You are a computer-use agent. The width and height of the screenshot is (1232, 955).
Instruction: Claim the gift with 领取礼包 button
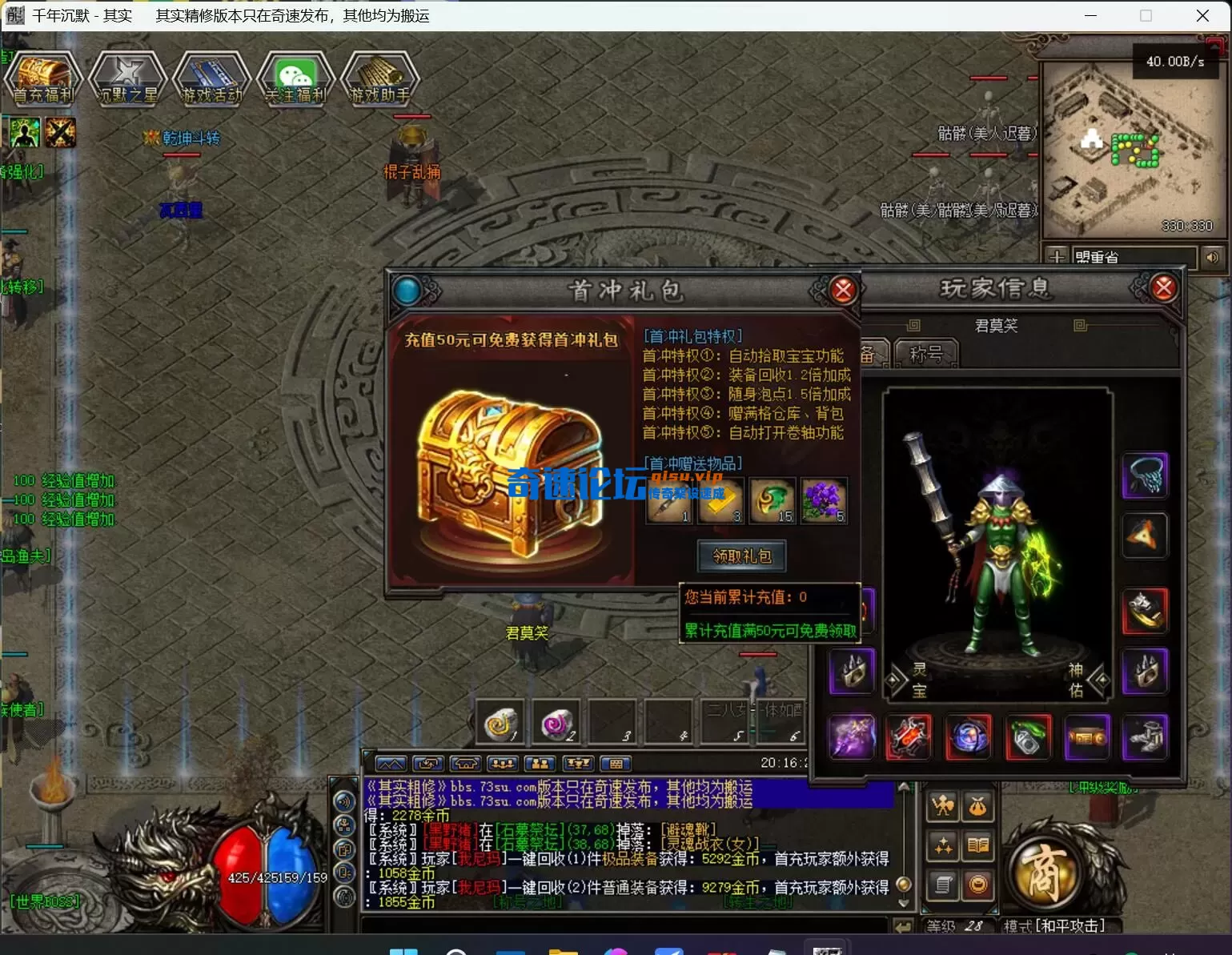click(x=741, y=556)
